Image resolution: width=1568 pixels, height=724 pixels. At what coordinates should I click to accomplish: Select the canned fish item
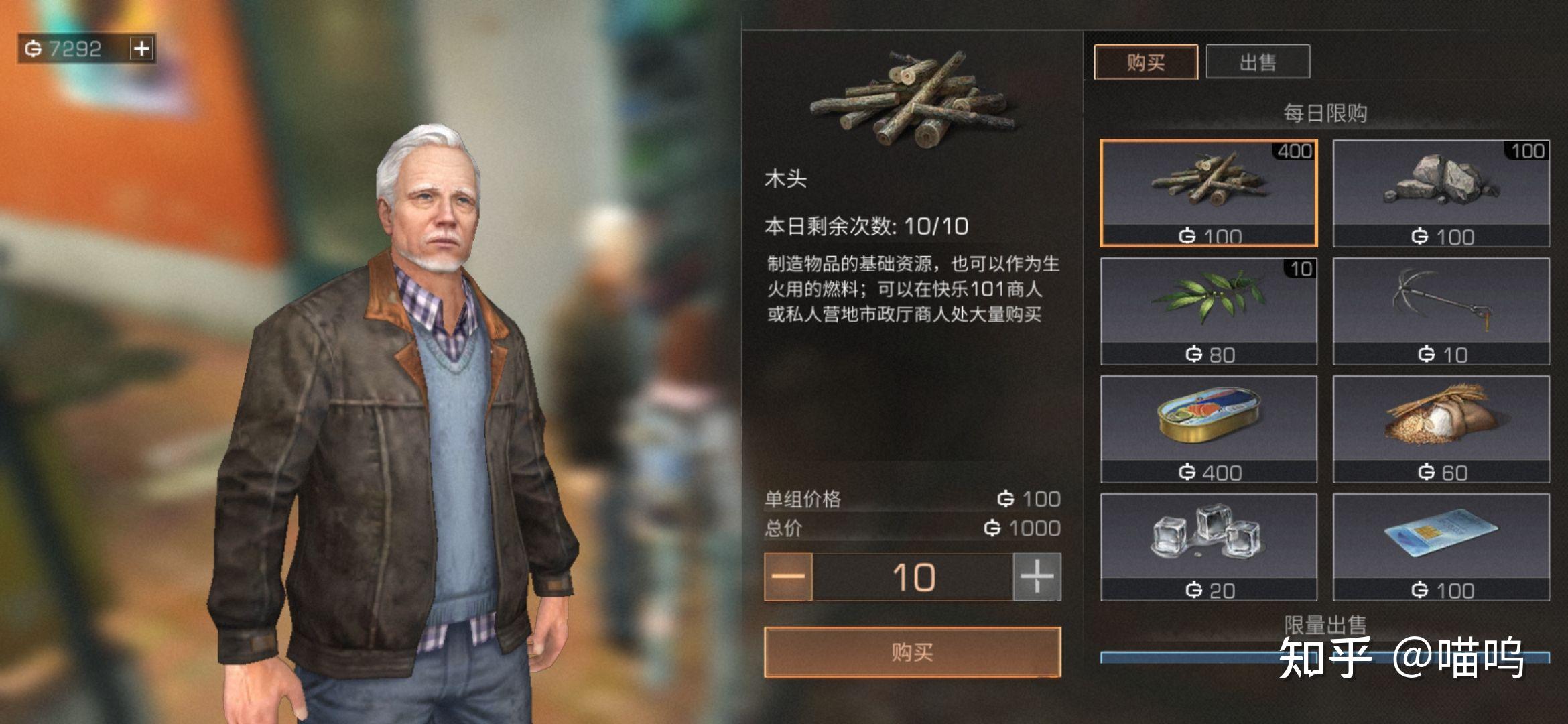click(1208, 429)
